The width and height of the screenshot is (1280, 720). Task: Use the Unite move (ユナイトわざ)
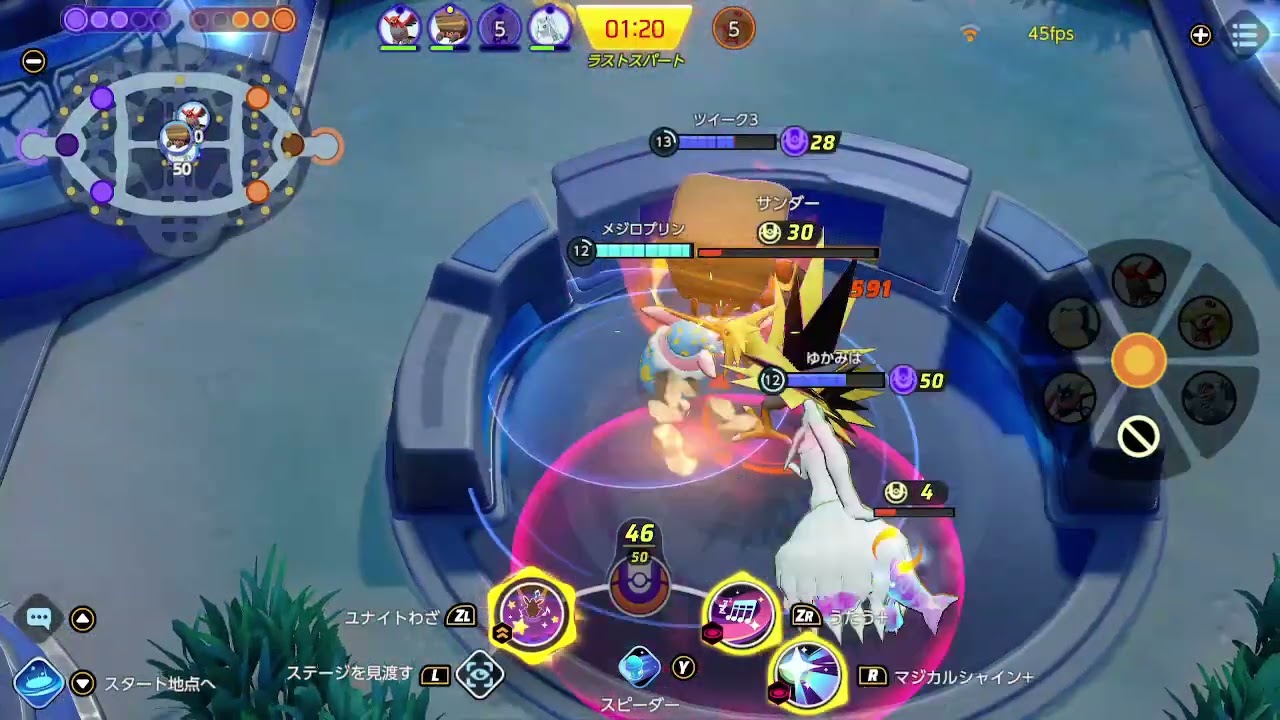[532, 612]
